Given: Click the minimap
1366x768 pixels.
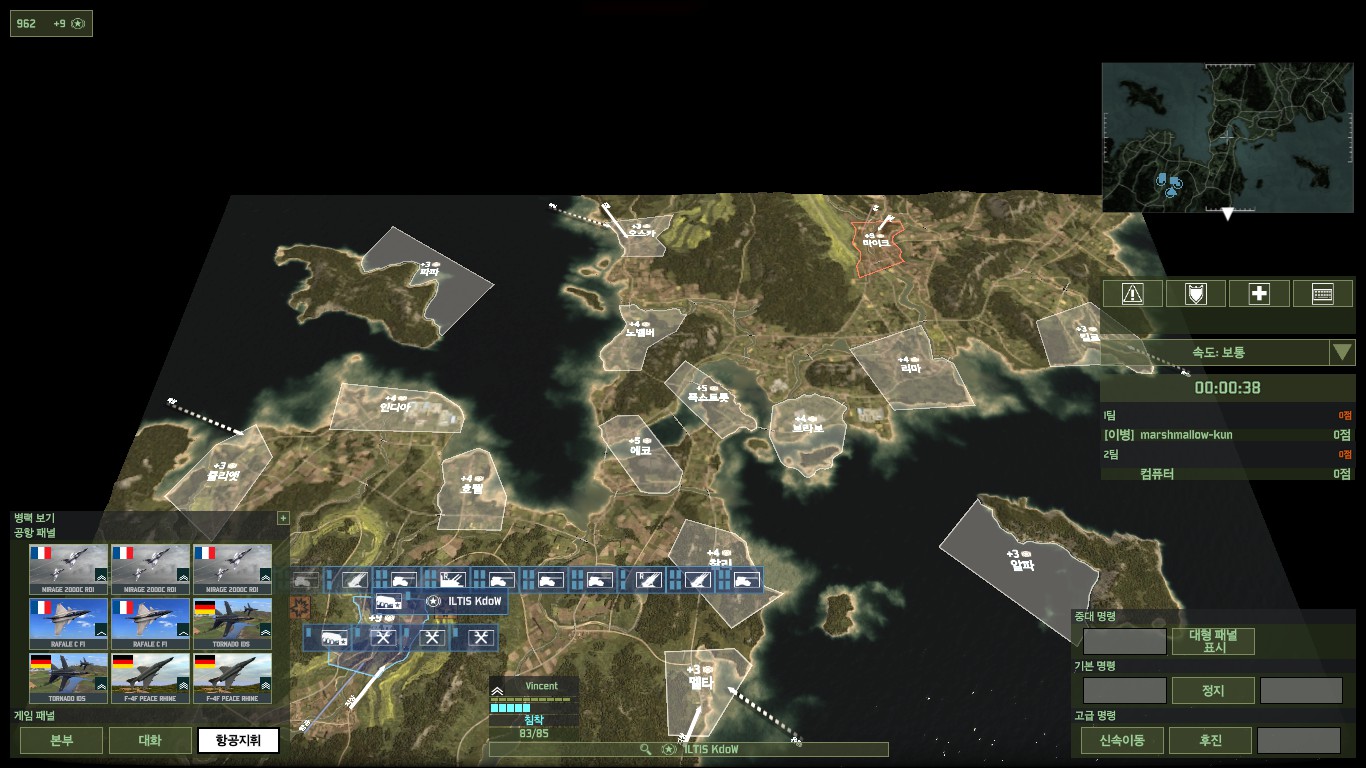Looking at the screenshot, I should pyautogui.click(x=1227, y=138).
